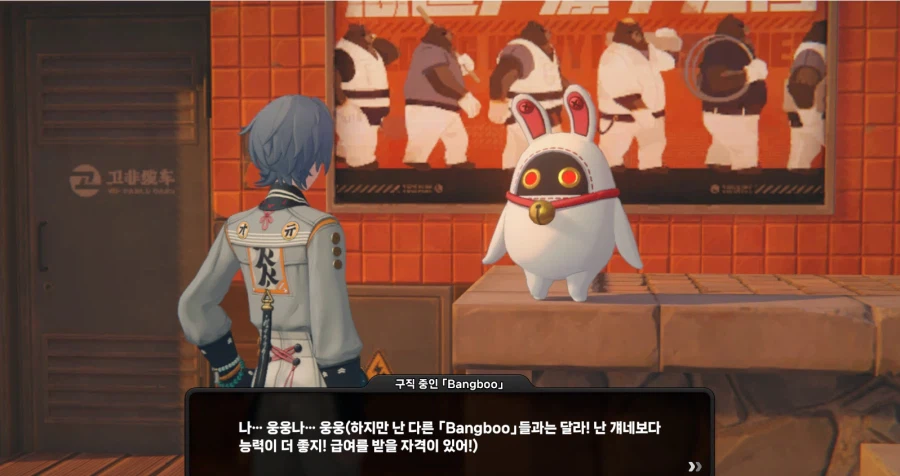Advance dialogue with the double-arrow continue icon
The height and width of the screenshot is (476, 900).
[x=695, y=465]
